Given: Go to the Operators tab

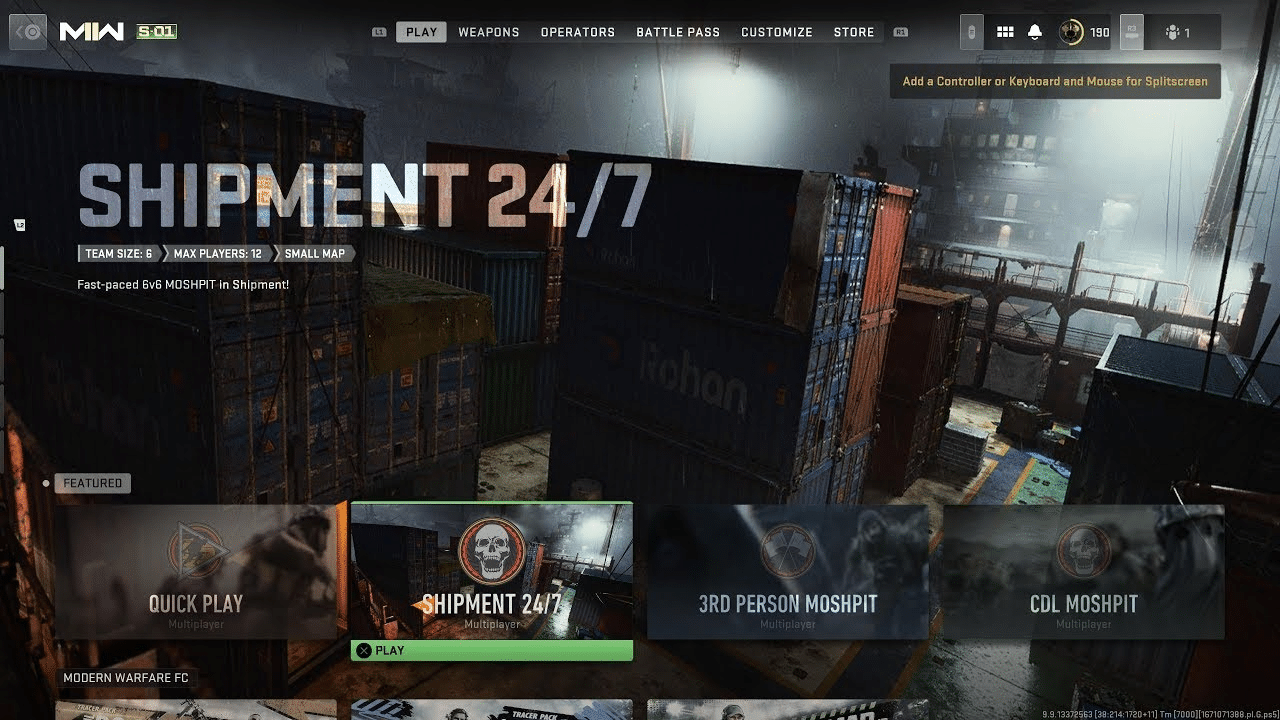Looking at the screenshot, I should [577, 32].
